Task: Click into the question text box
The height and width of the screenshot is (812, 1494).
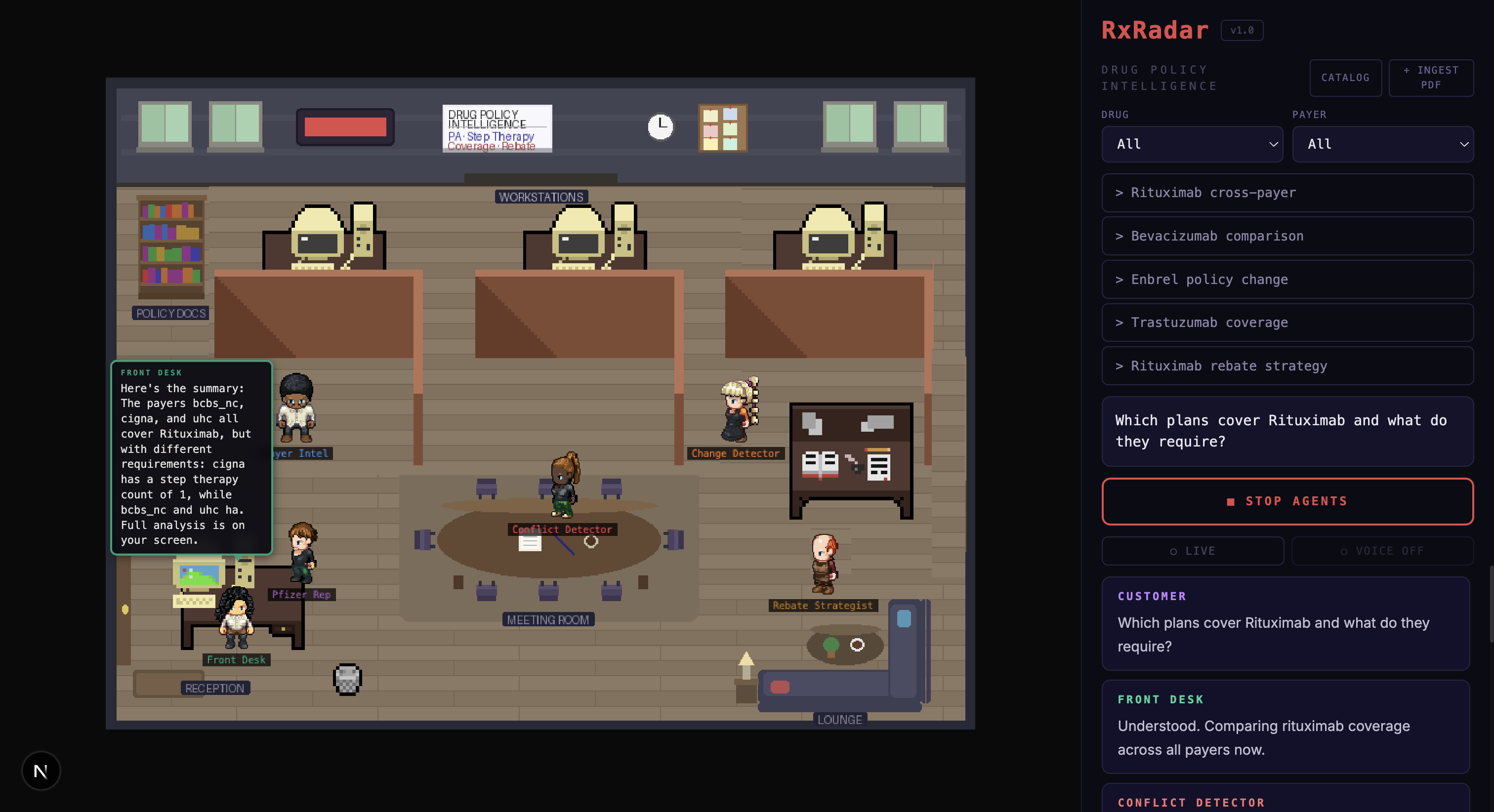Action: tap(1287, 431)
